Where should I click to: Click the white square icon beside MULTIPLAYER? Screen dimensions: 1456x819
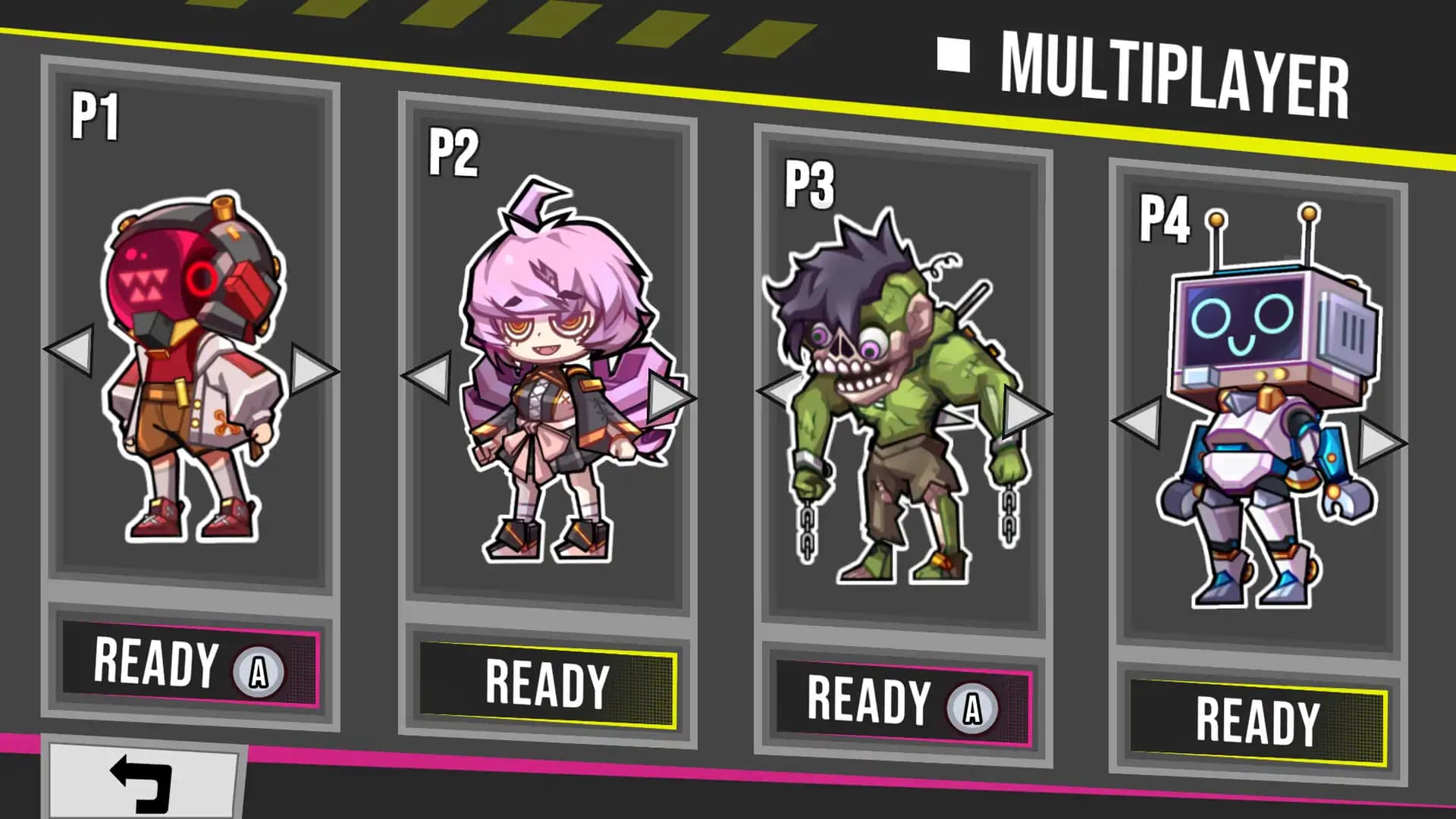(954, 55)
